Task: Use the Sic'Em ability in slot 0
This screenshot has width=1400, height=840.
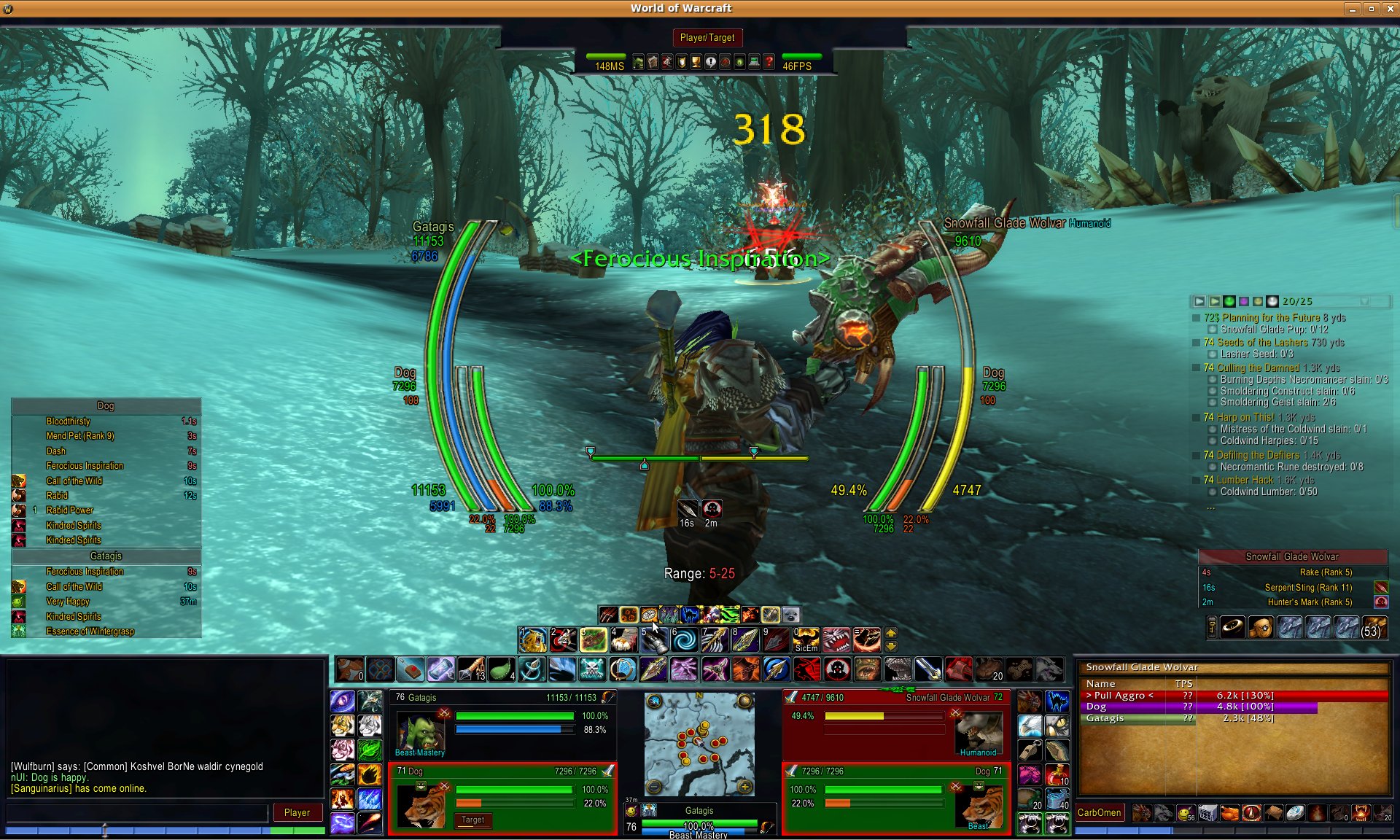Action: coord(806,639)
